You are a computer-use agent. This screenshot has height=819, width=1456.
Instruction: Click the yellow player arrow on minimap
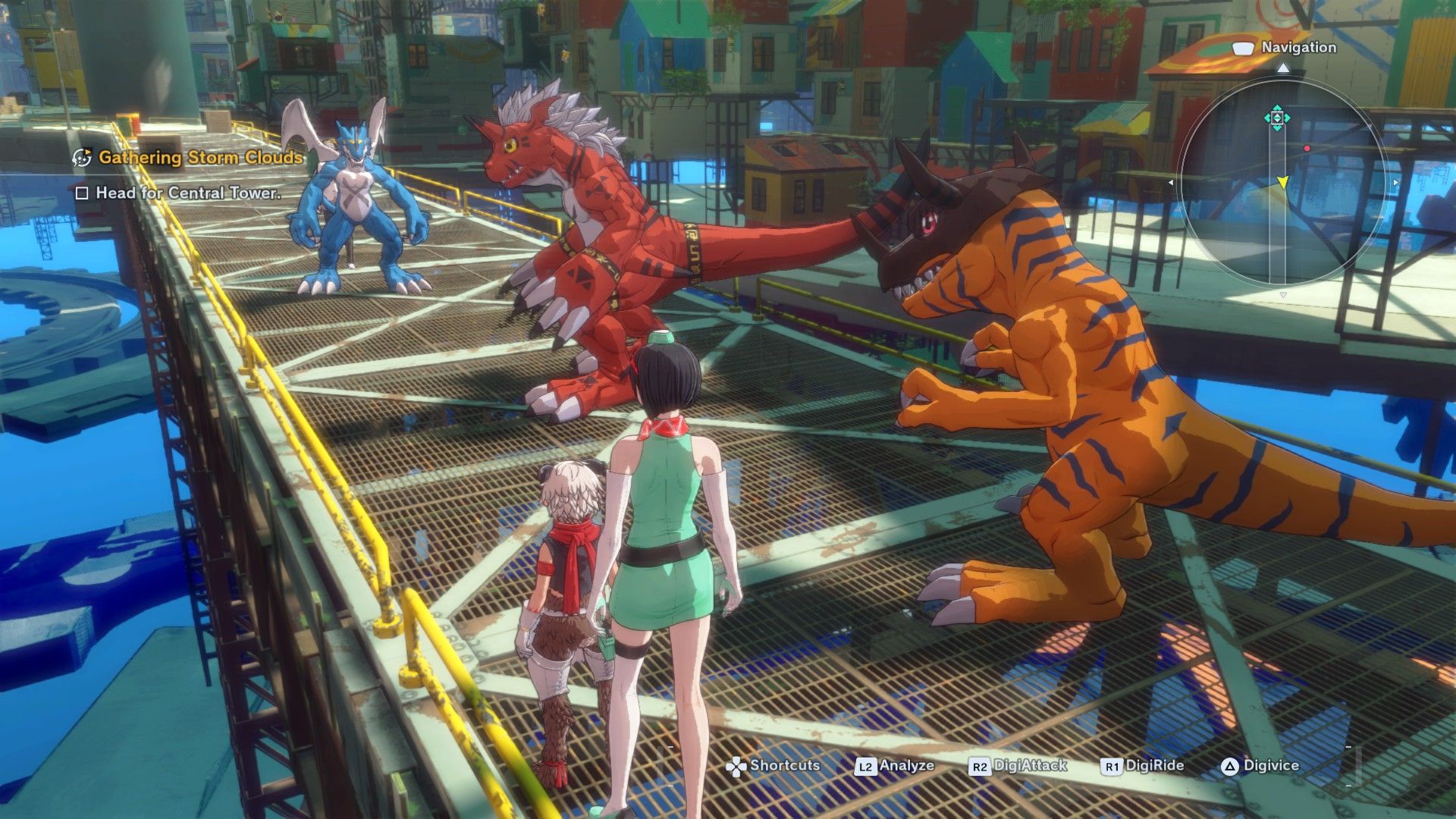(x=1282, y=182)
